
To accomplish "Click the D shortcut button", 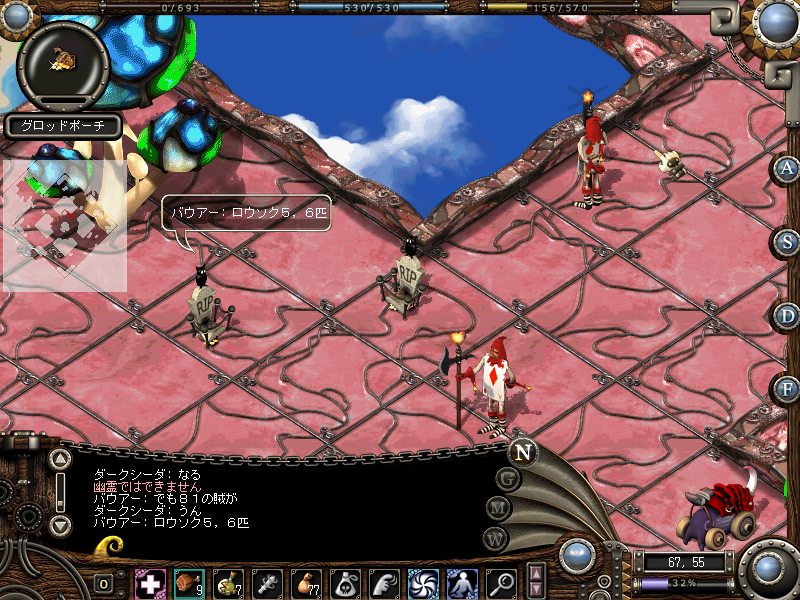I will point(786,315).
